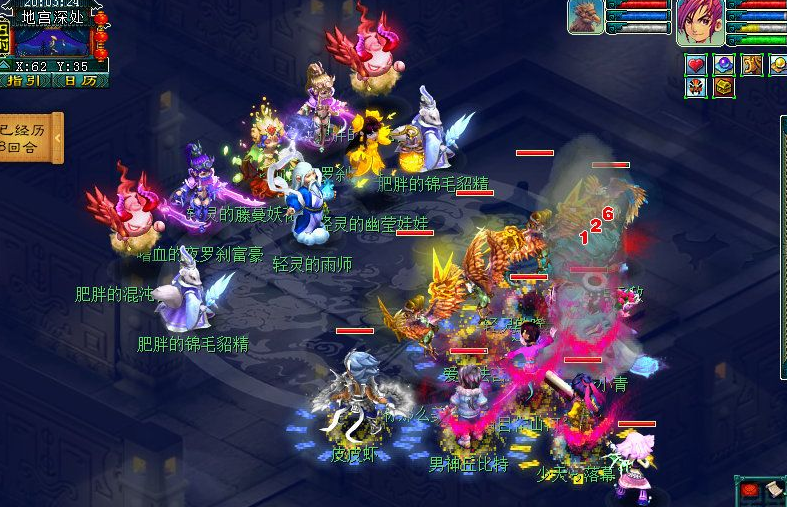Image resolution: width=787 pixels, height=507 pixels.
Task: Open the 日历 calendar button
Action: 82,80
